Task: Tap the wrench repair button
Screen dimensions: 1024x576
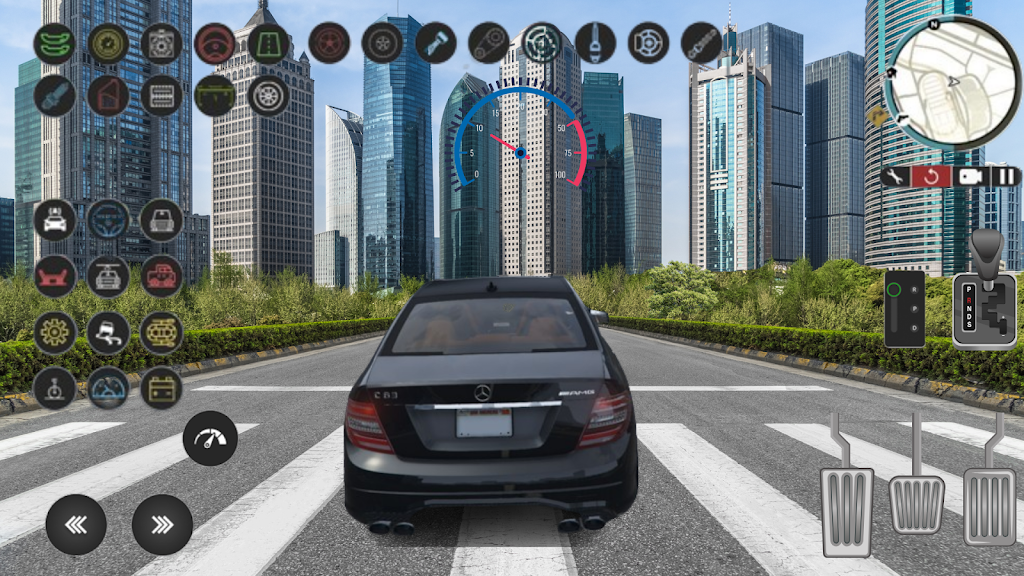Action: click(x=896, y=177)
